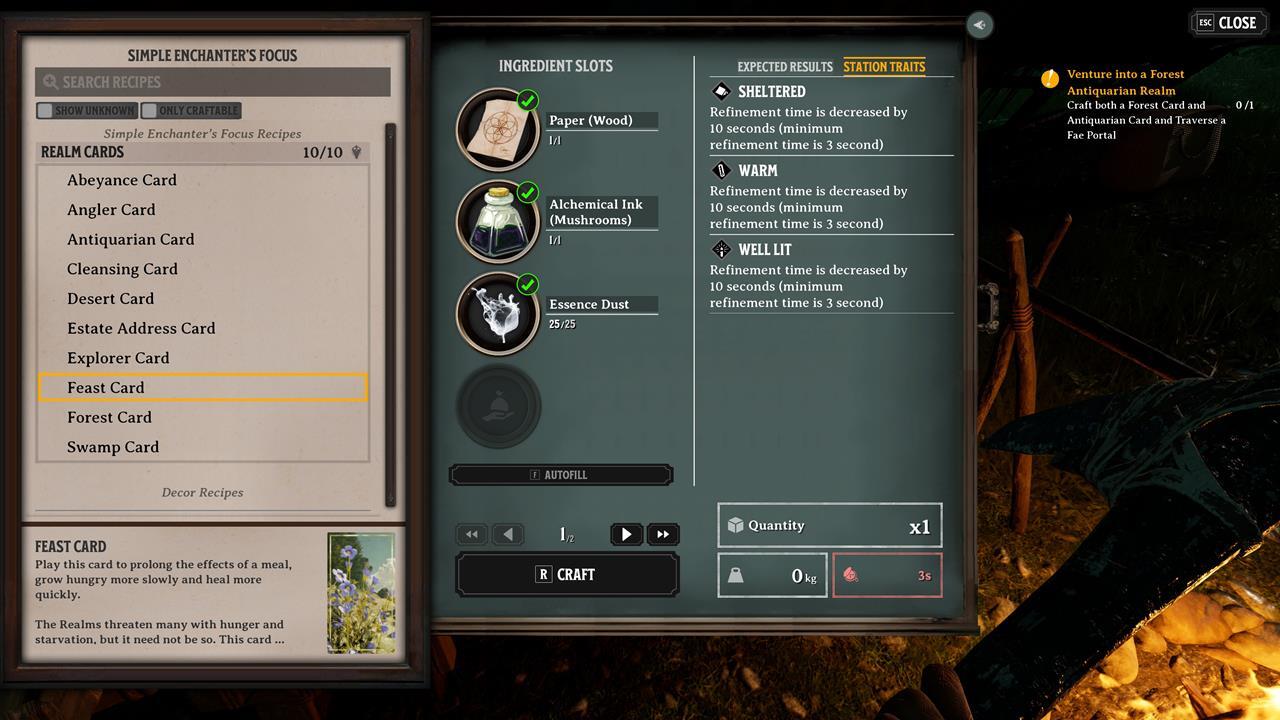Select the Abeyance Card recipe
This screenshot has height=720, width=1280.
tap(122, 180)
